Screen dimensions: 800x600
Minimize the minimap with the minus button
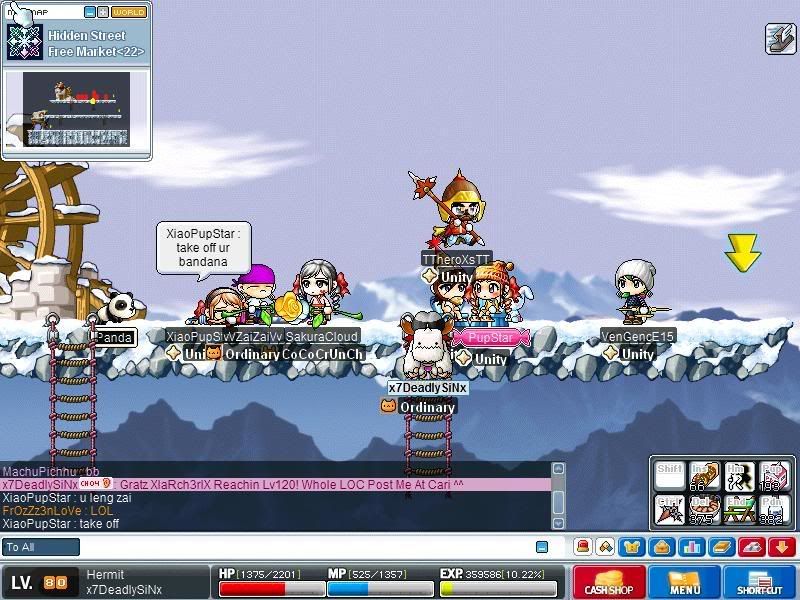tap(90, 12)
